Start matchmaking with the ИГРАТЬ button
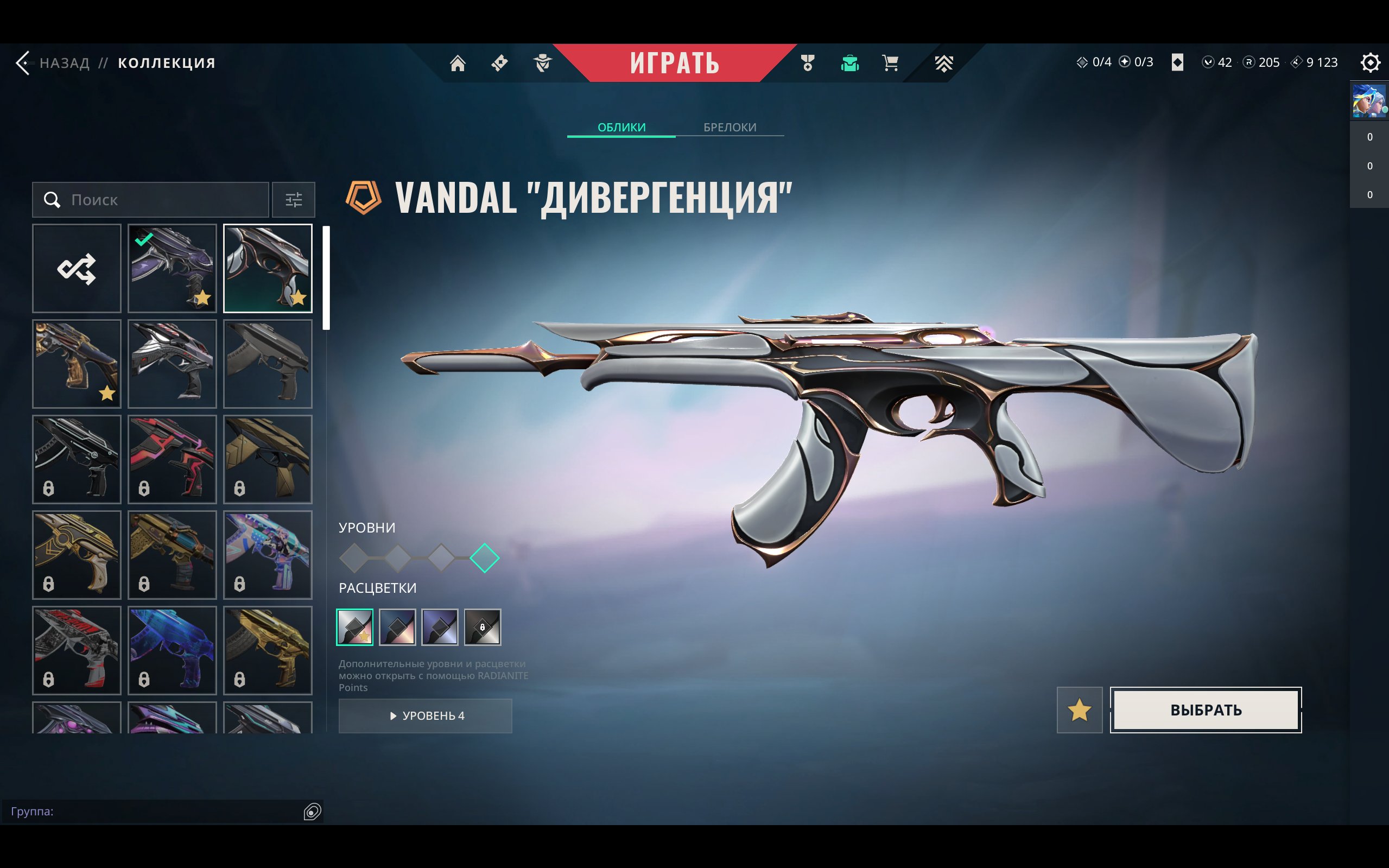Screen dimensions: 1389x868 (674, 62)
